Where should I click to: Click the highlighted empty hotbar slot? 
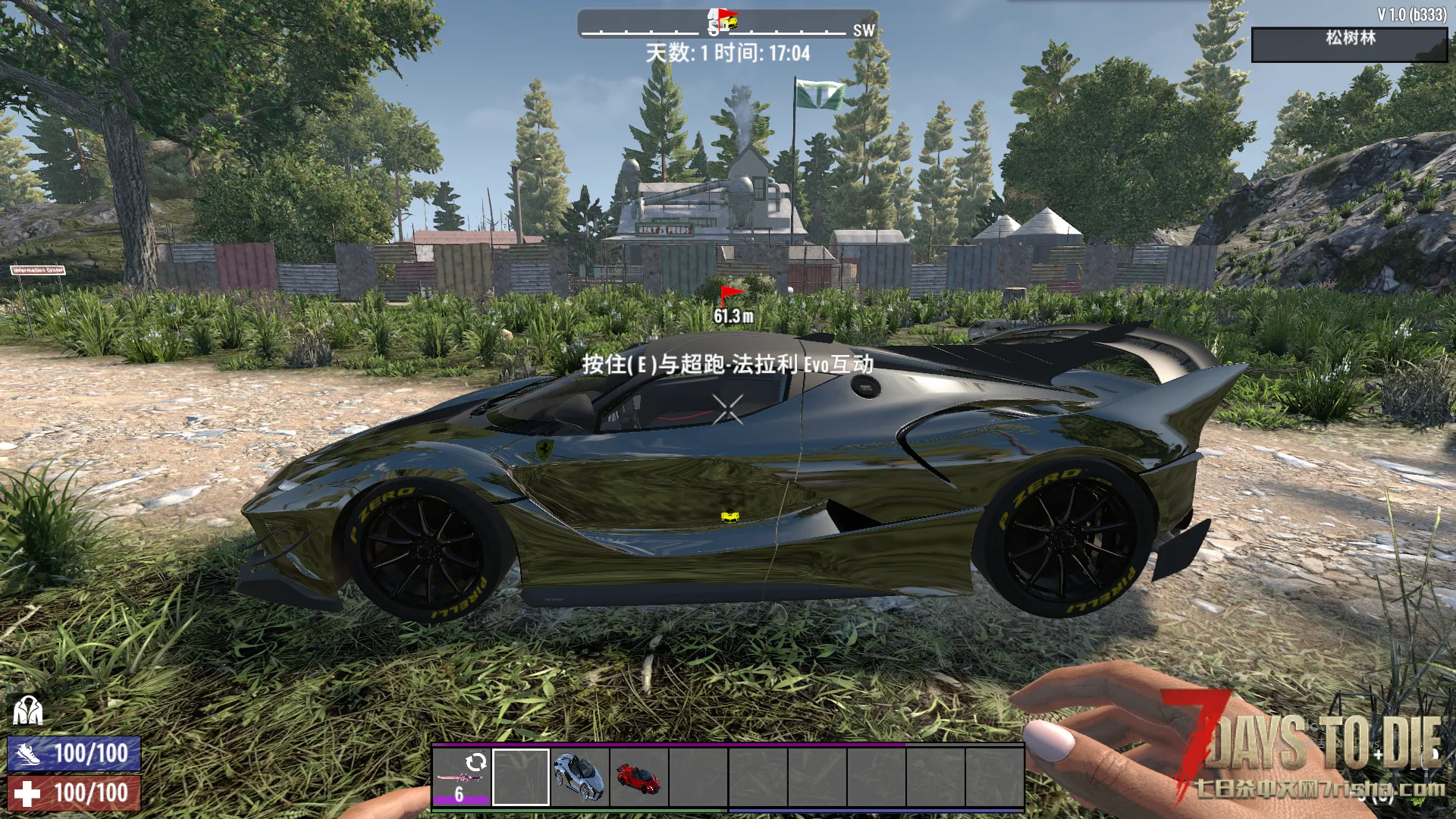pyautogui.click(x=520, y=777)
